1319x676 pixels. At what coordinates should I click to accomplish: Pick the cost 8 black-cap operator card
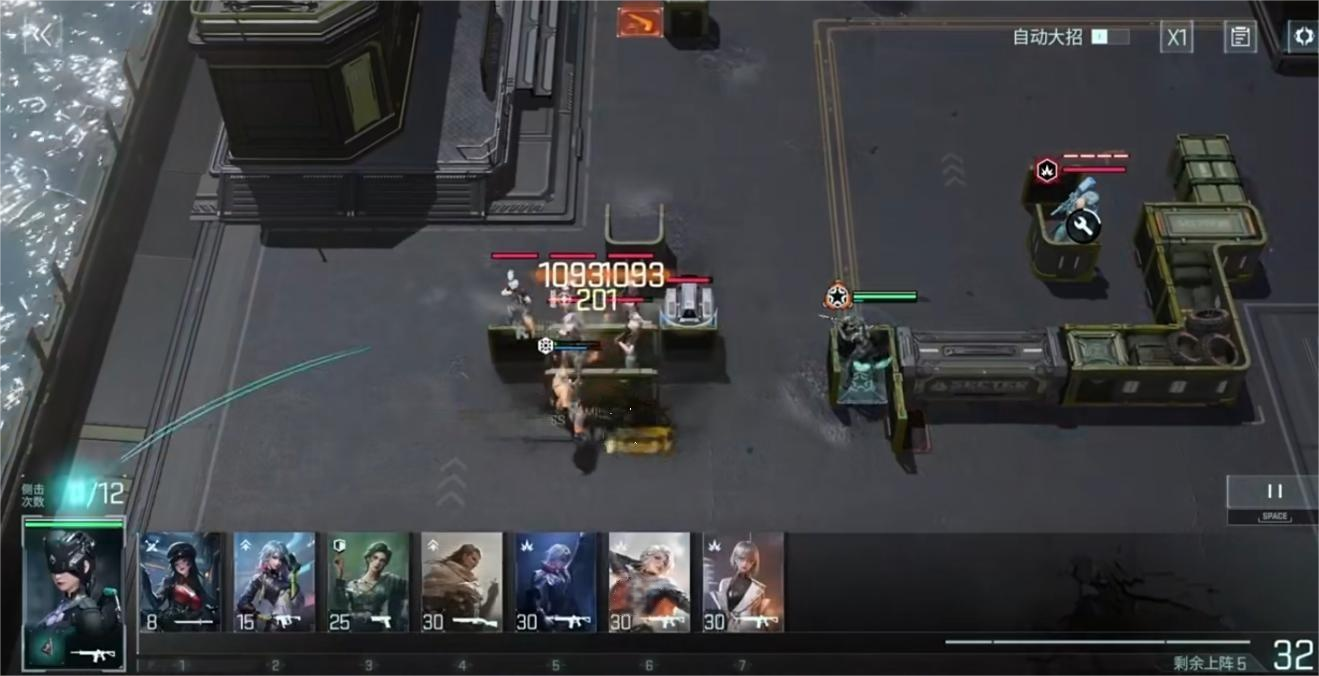point(180,583)
